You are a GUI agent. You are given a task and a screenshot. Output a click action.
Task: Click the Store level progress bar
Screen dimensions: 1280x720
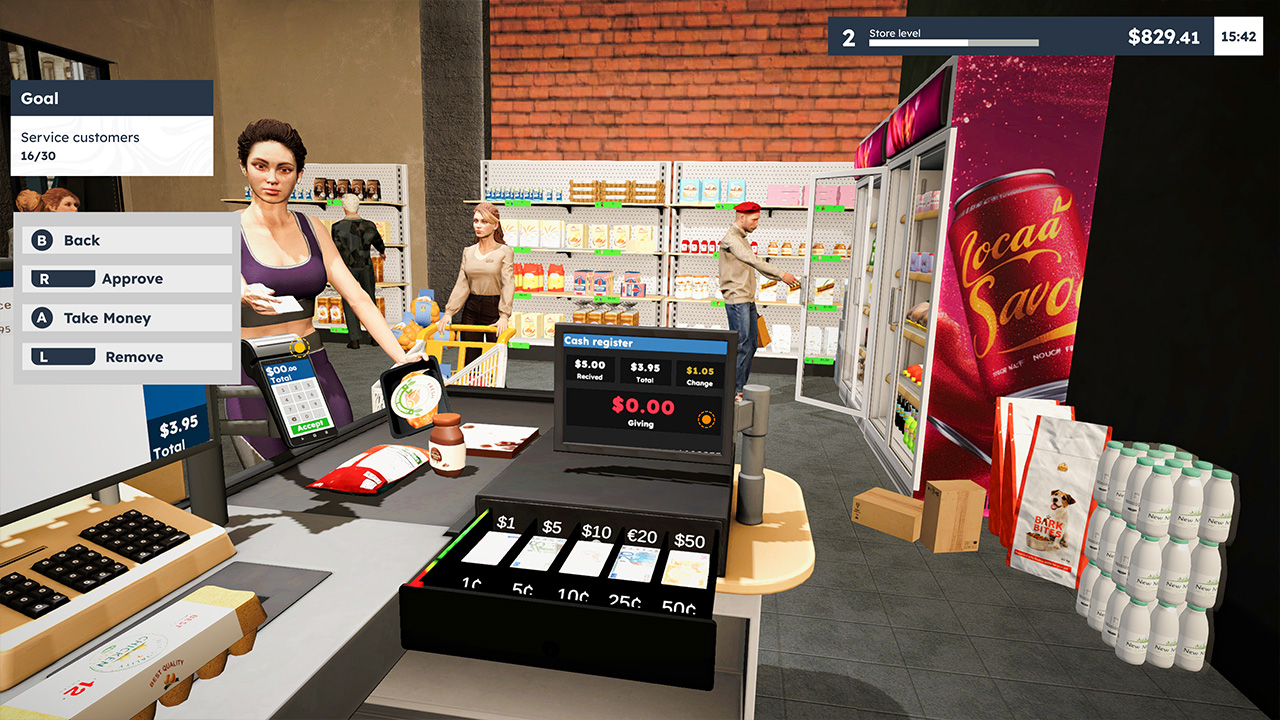(x=954, y=42)
